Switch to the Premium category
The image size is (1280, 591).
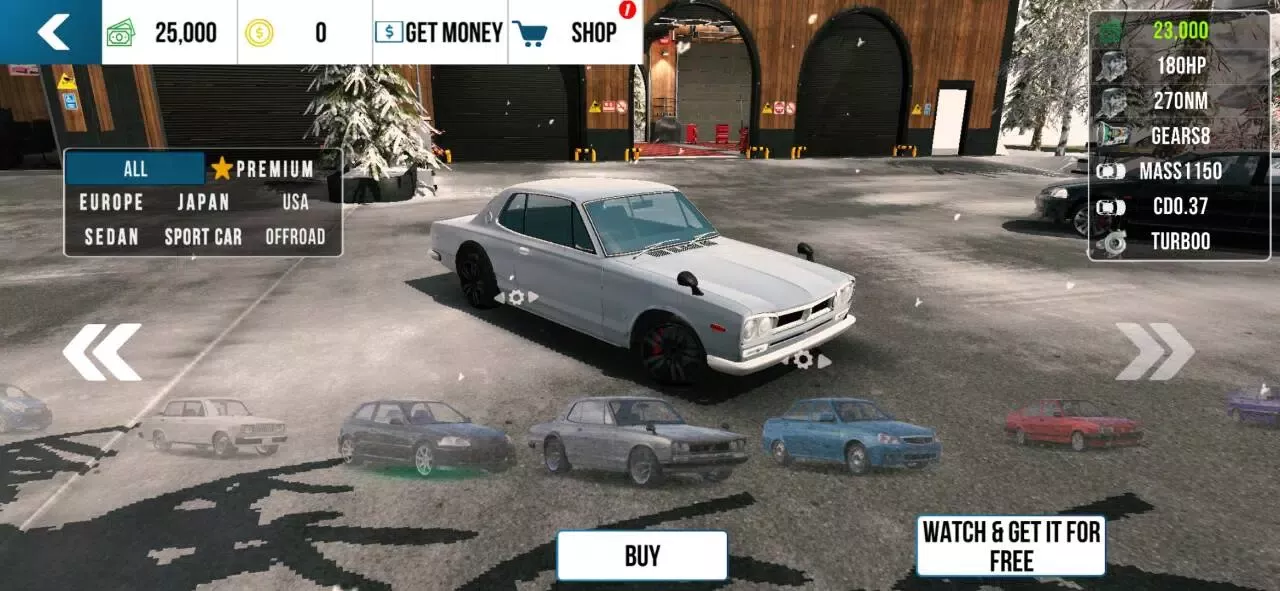(263, 168)
